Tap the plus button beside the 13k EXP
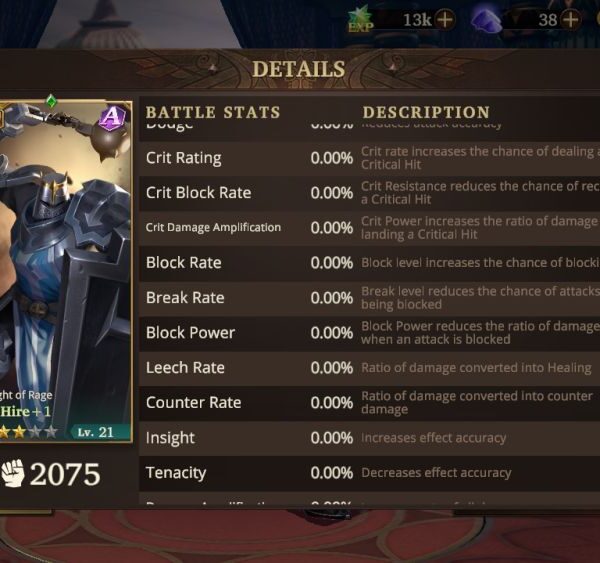Screen dimensions: 600x563 click(444, 19)
